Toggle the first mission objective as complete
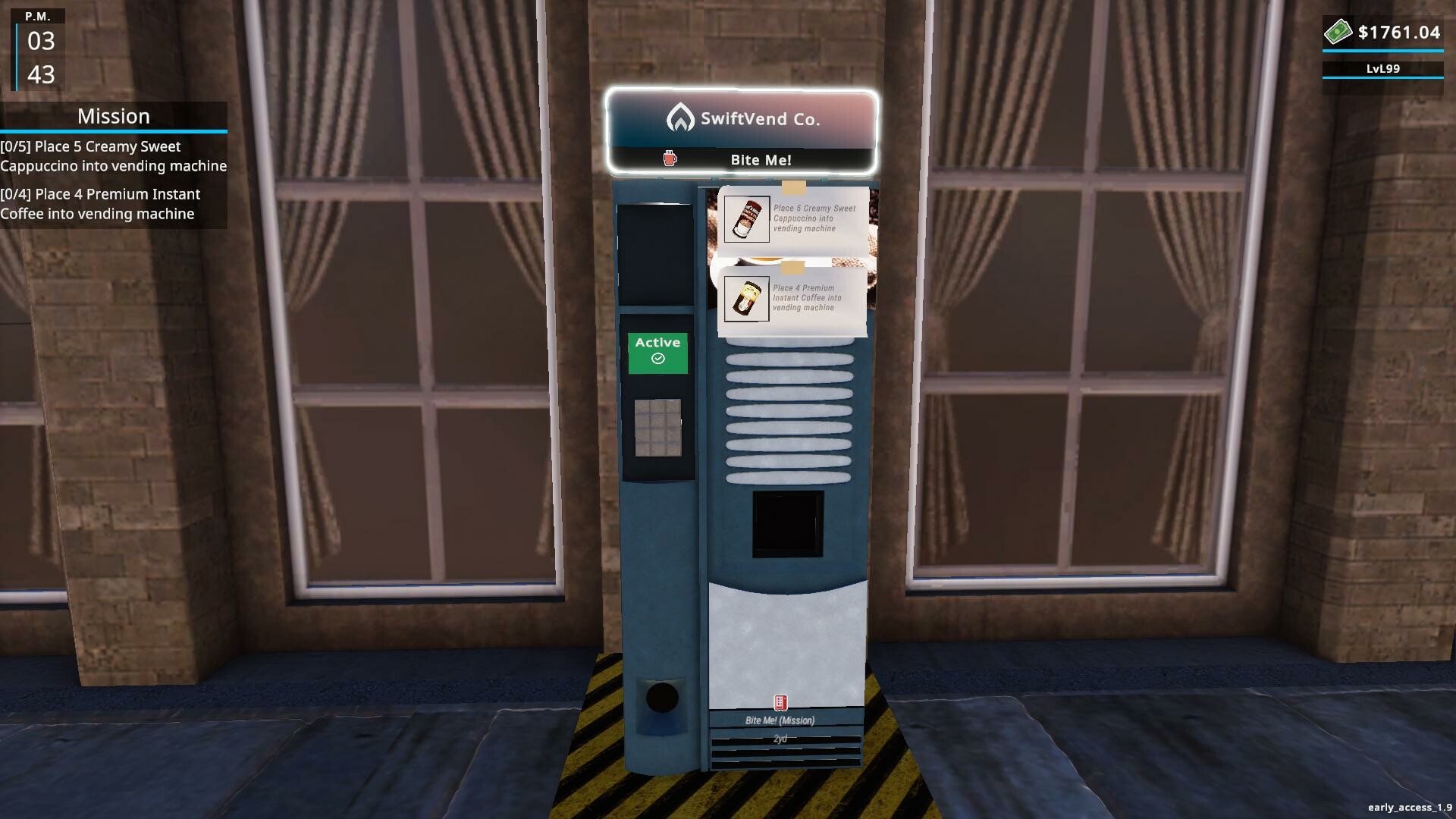 pos(114,156)
